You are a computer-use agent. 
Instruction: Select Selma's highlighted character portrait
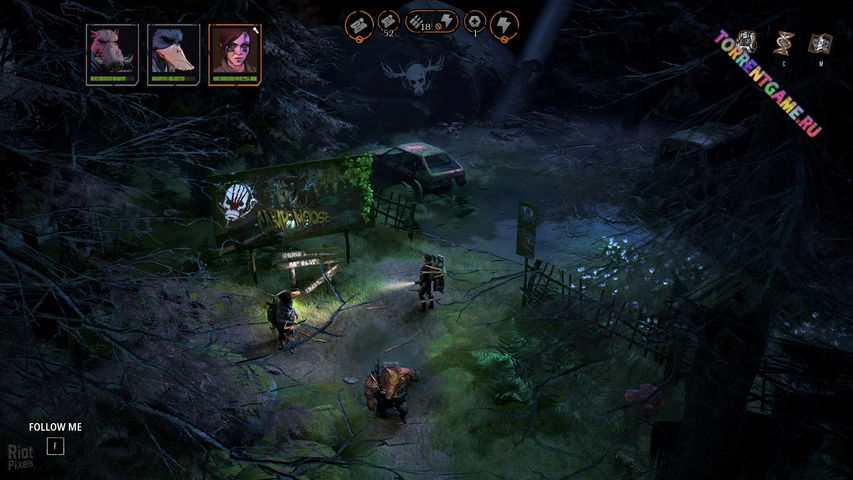click(235, 54)
